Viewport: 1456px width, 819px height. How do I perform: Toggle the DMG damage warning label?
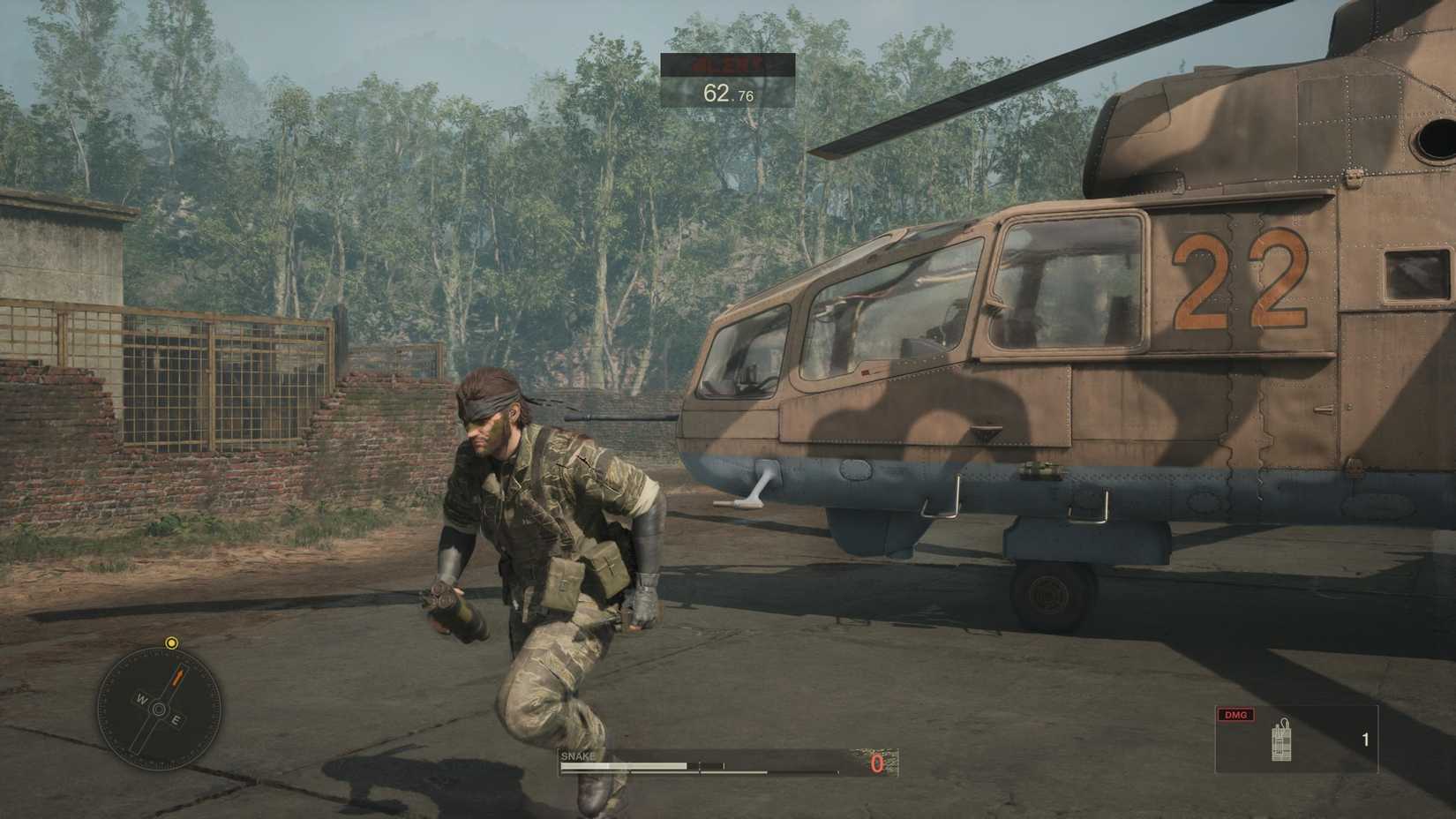(x=1235, y=715)
